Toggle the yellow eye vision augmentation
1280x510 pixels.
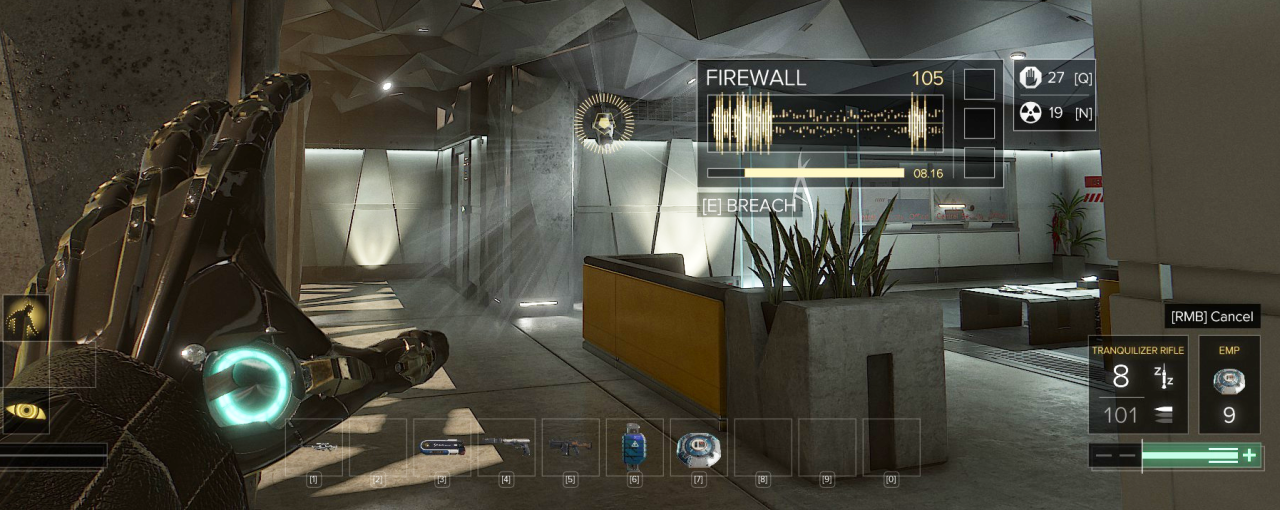click(25, 410)
